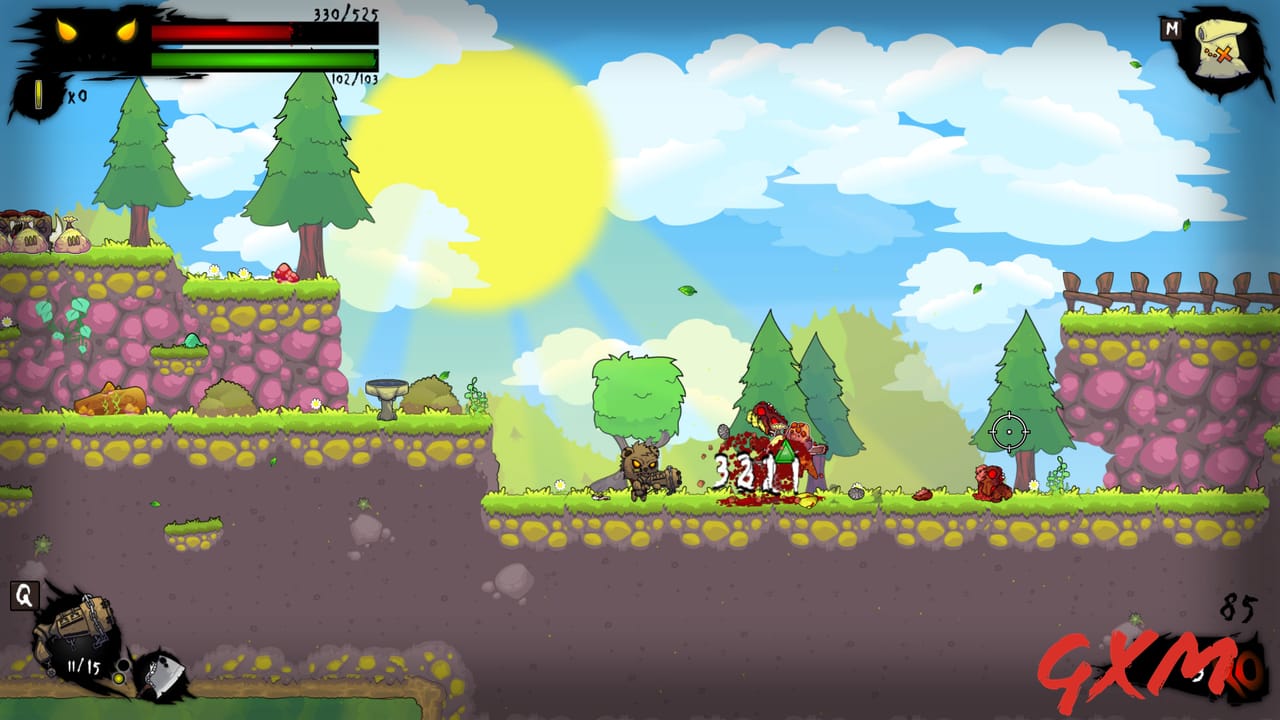Click the 11/15 ammo counter
1280x720 pixels.
click(83, 664)
